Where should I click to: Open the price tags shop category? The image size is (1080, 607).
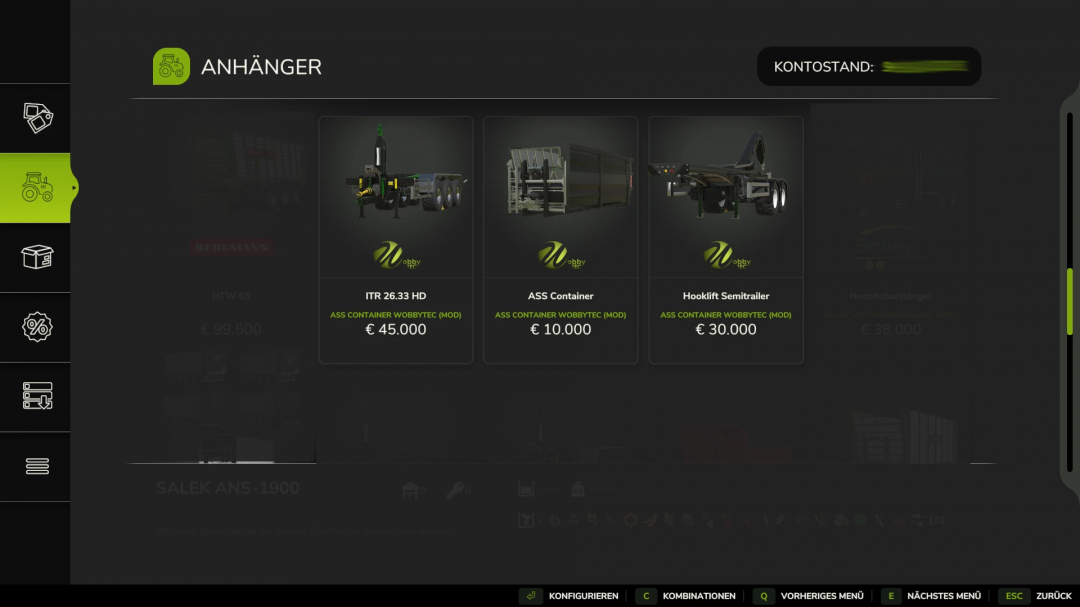[37, 118]
